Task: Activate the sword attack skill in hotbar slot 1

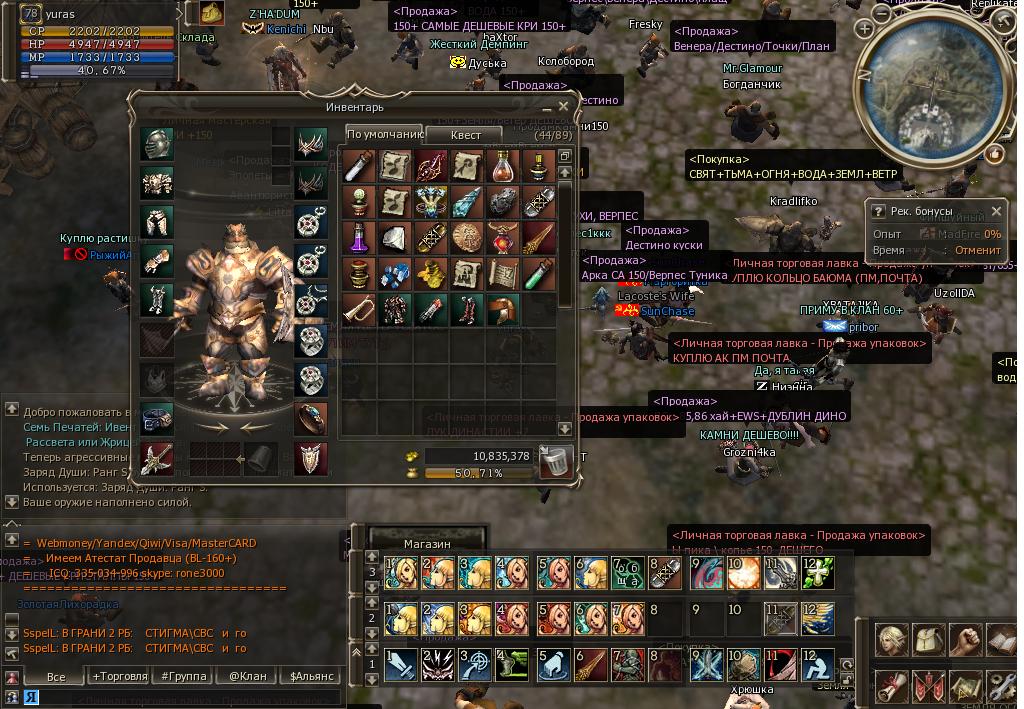Action: pyautogui.click(x=401, y=663)
